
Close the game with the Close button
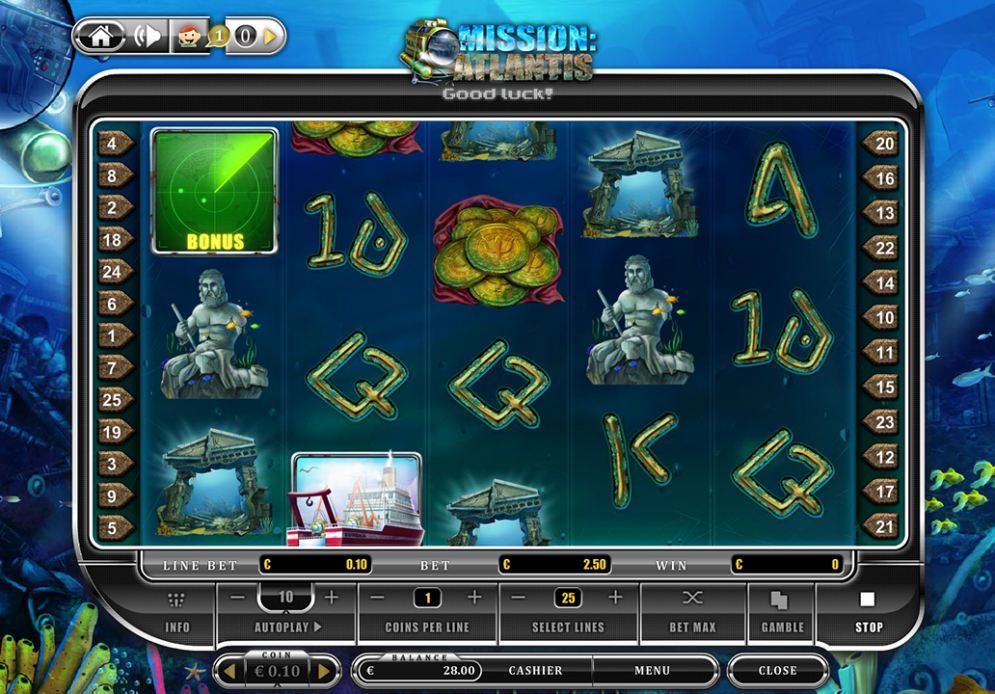point(777,670)
